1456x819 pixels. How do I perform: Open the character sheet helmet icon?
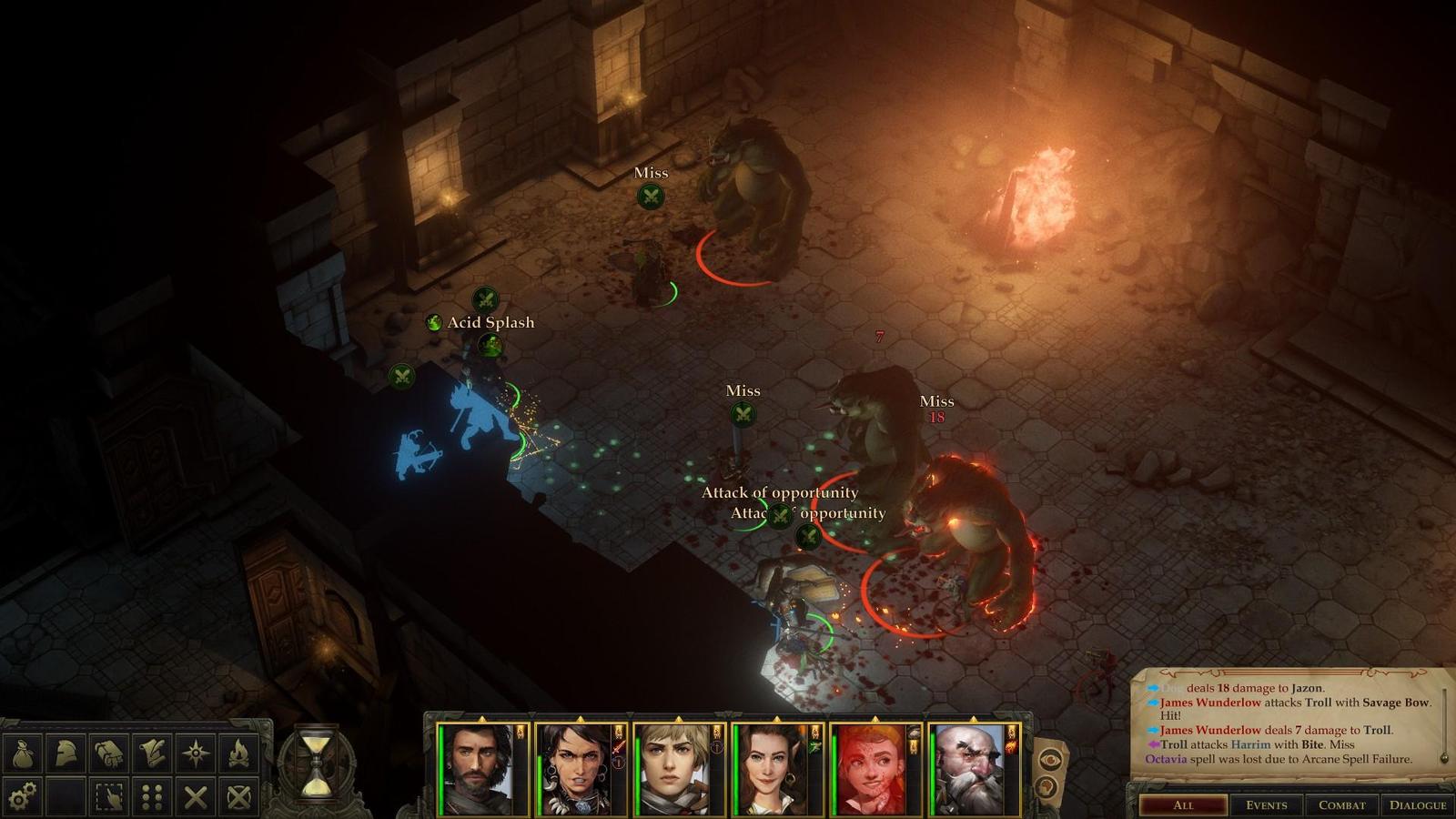click(x=66, y=753)
